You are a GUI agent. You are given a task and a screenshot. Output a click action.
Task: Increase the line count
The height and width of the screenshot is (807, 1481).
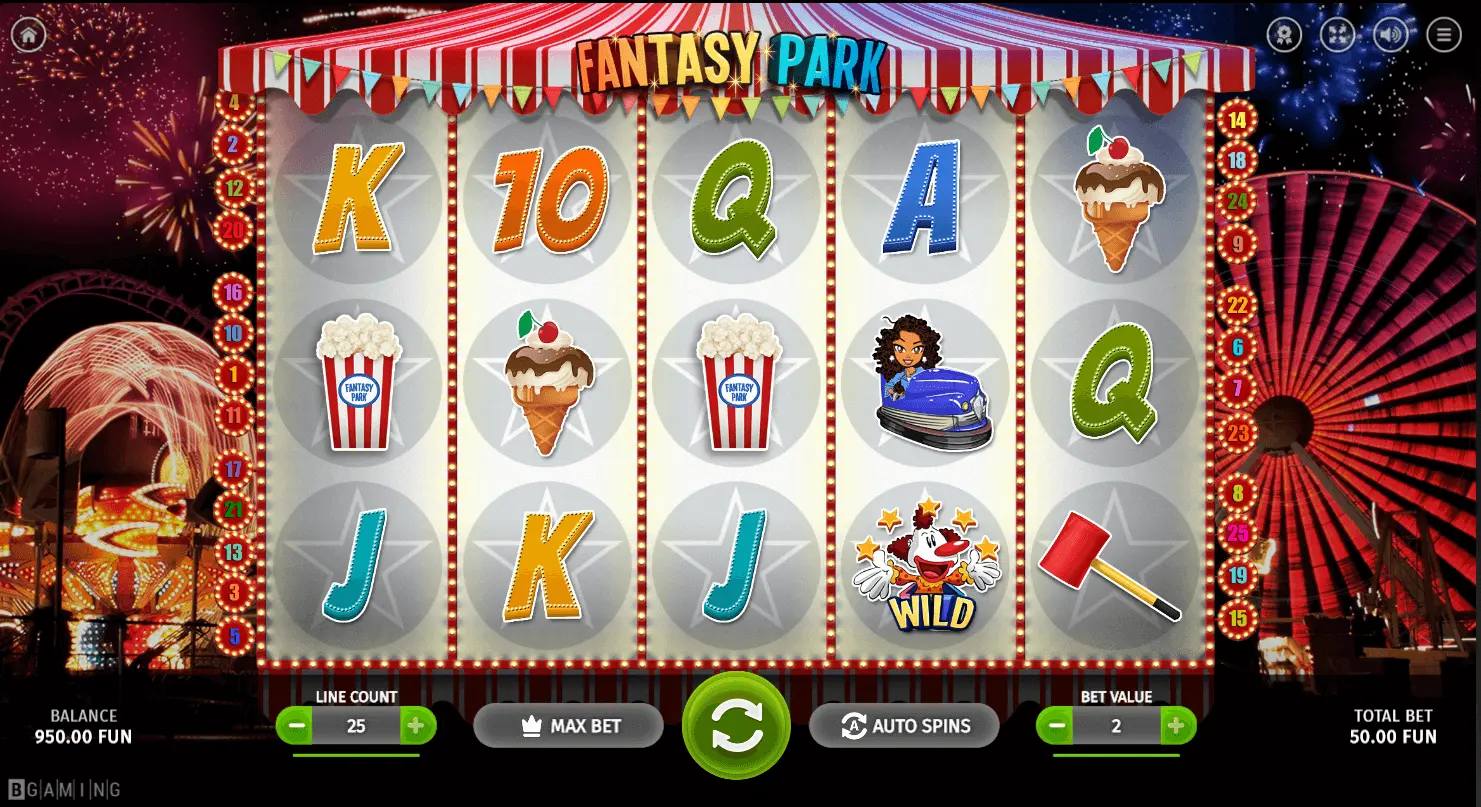pos(418,726)
